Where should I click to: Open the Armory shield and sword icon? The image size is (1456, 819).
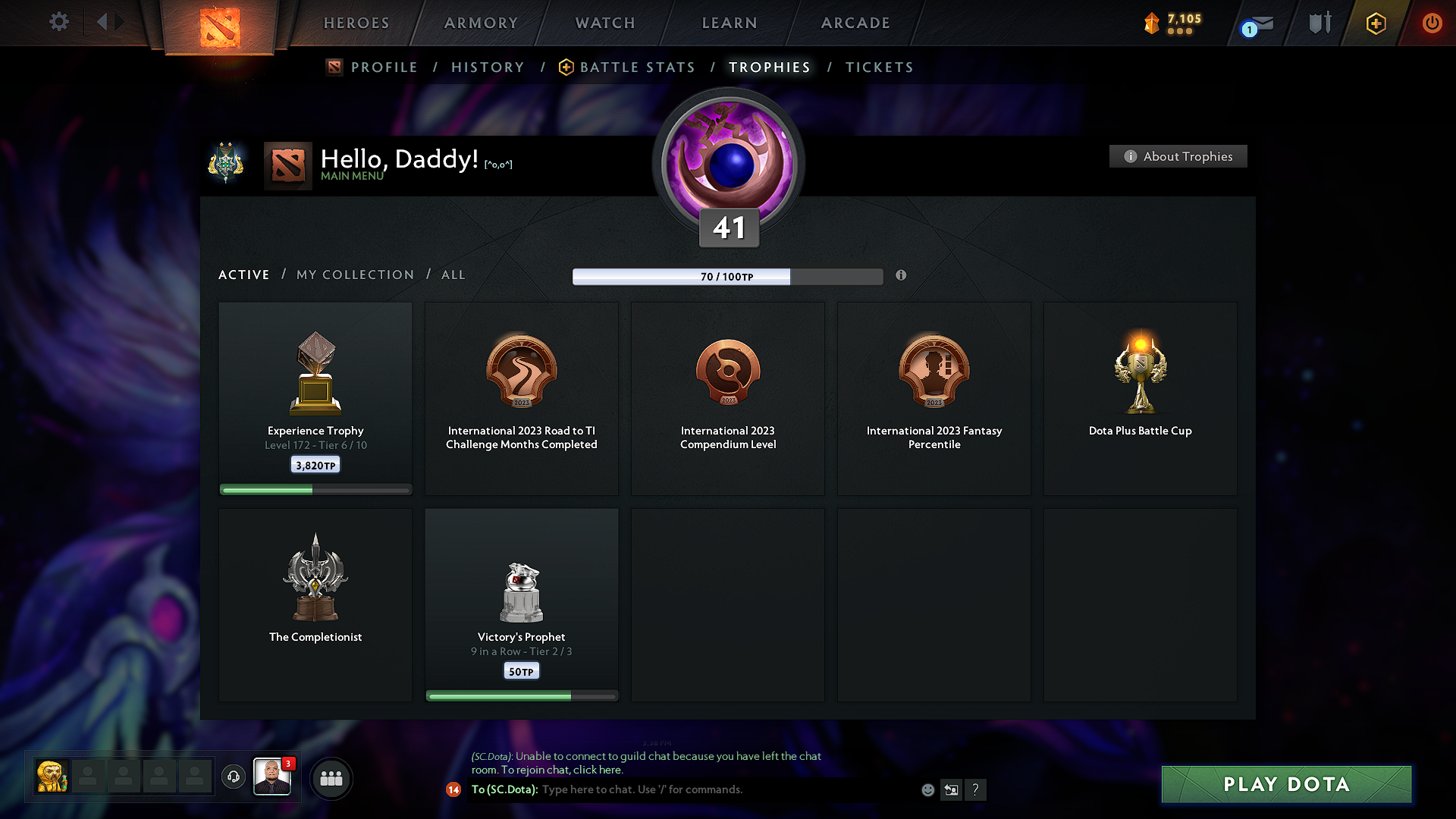(1319, 23)
